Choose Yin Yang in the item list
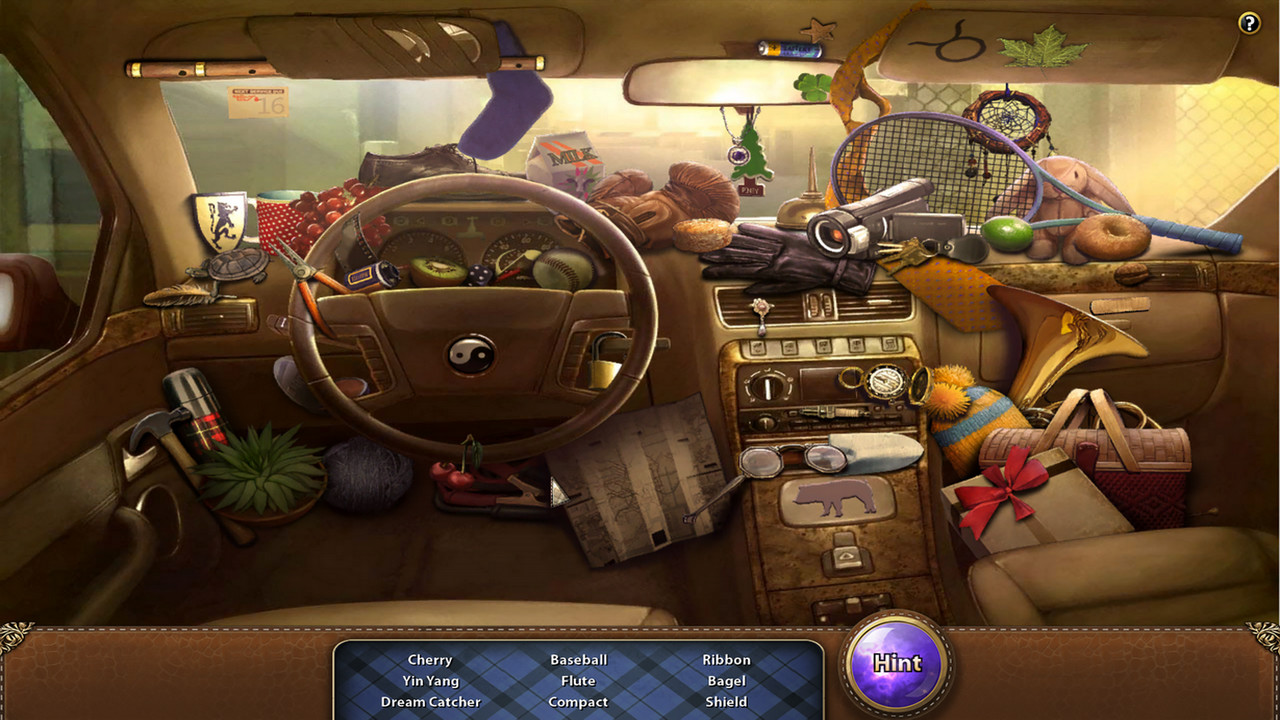This screenshot has width=1280, height=720. click(430, 681)
